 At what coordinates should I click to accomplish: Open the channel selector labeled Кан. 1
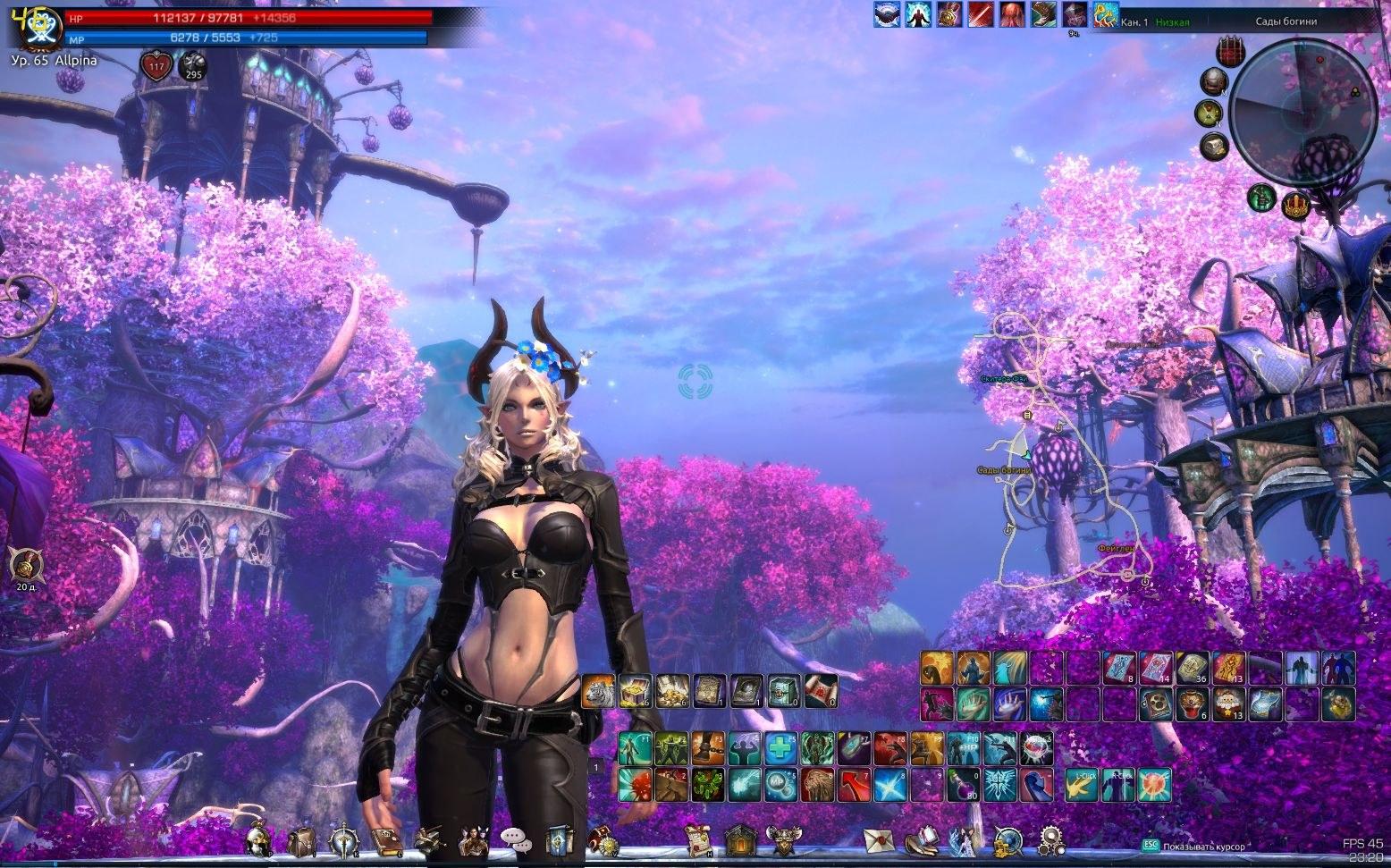1134,22
